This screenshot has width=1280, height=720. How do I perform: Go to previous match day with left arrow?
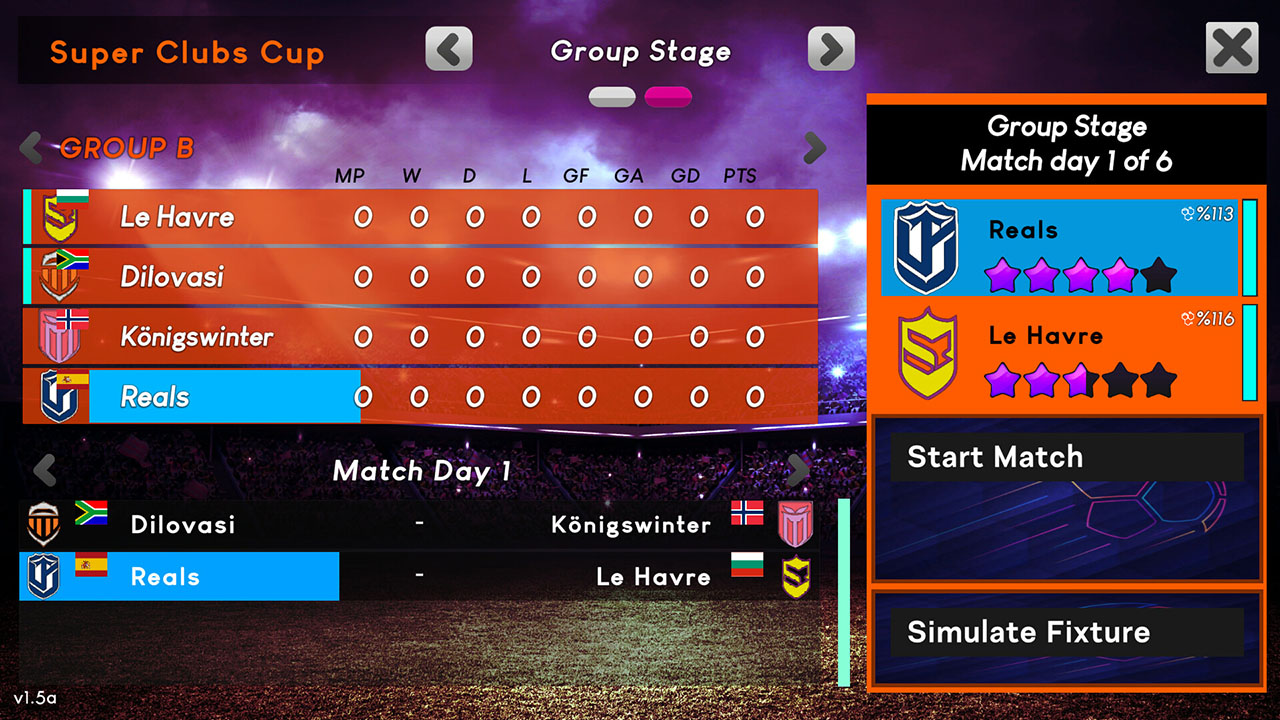point(46,470)
